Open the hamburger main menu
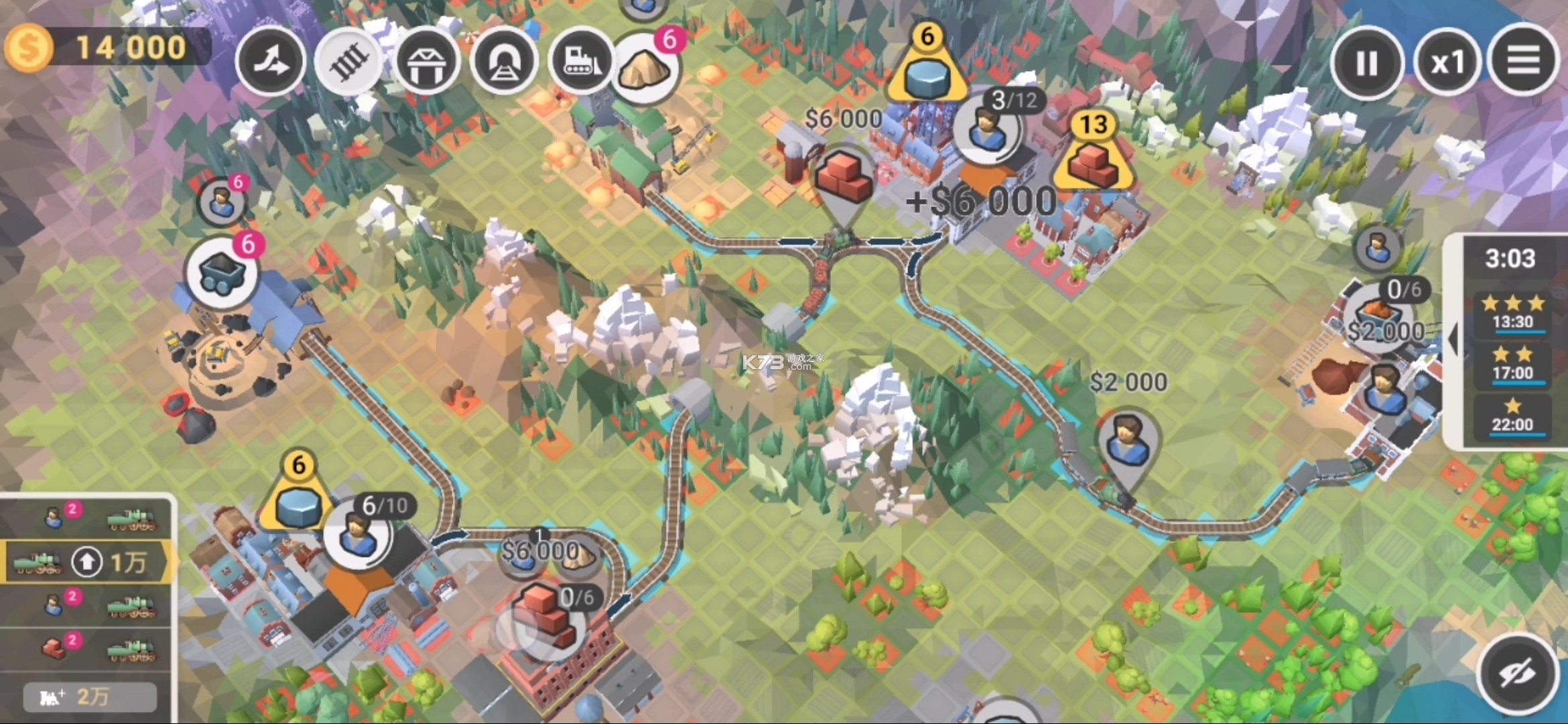 coord(1523,61)
